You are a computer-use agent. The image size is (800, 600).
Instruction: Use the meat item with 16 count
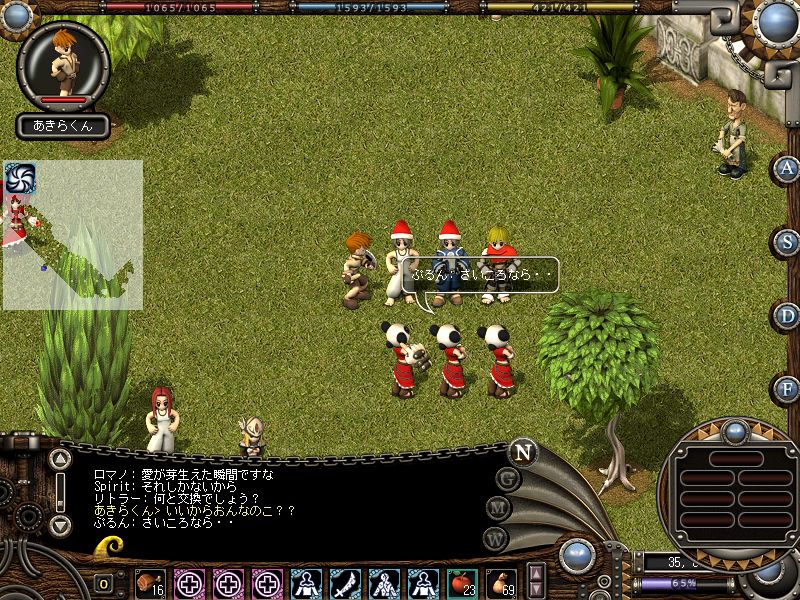coord(150,582)
